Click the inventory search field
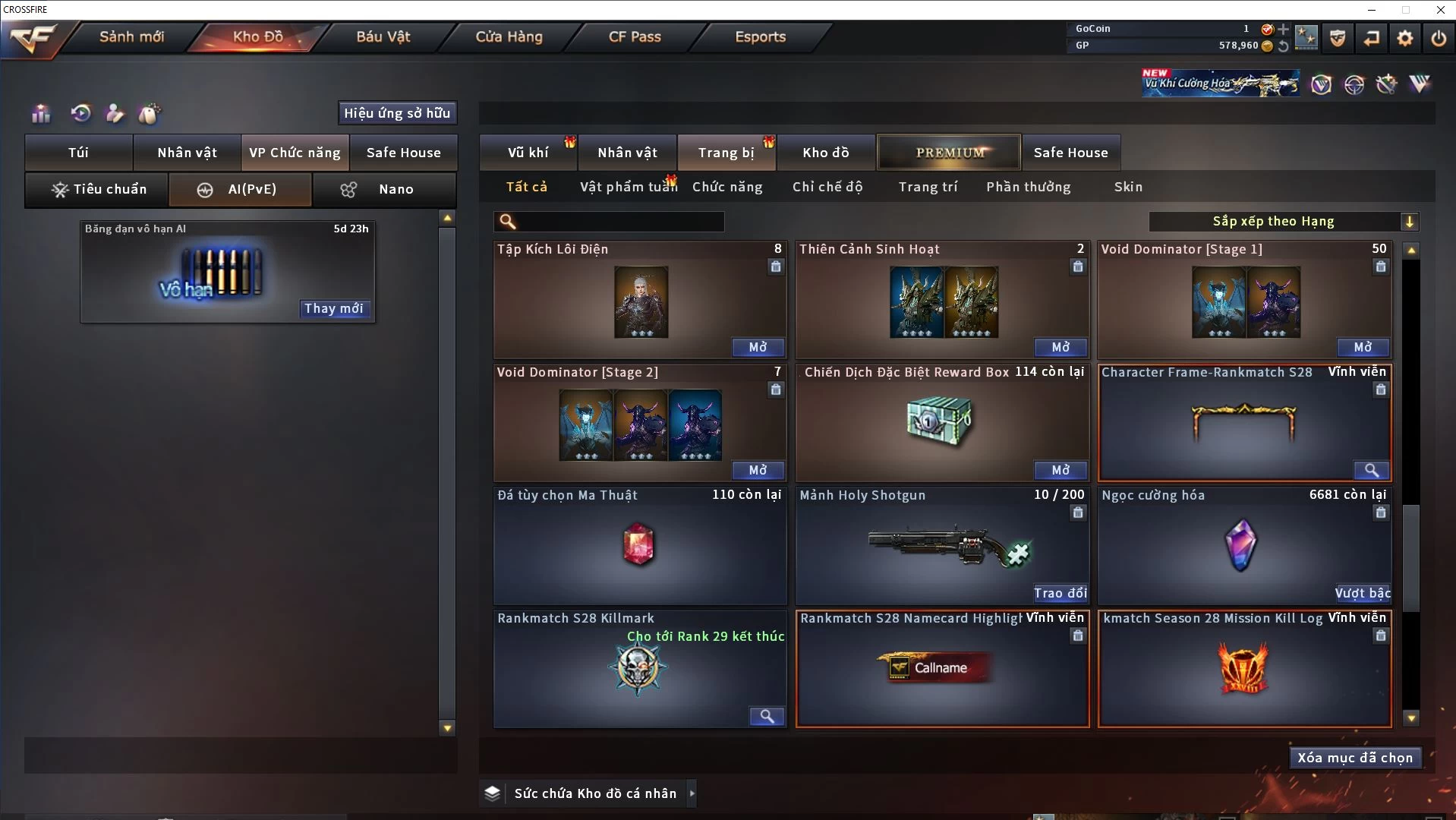Screen dimensions: 1456x820 click(x=619, y=222)
